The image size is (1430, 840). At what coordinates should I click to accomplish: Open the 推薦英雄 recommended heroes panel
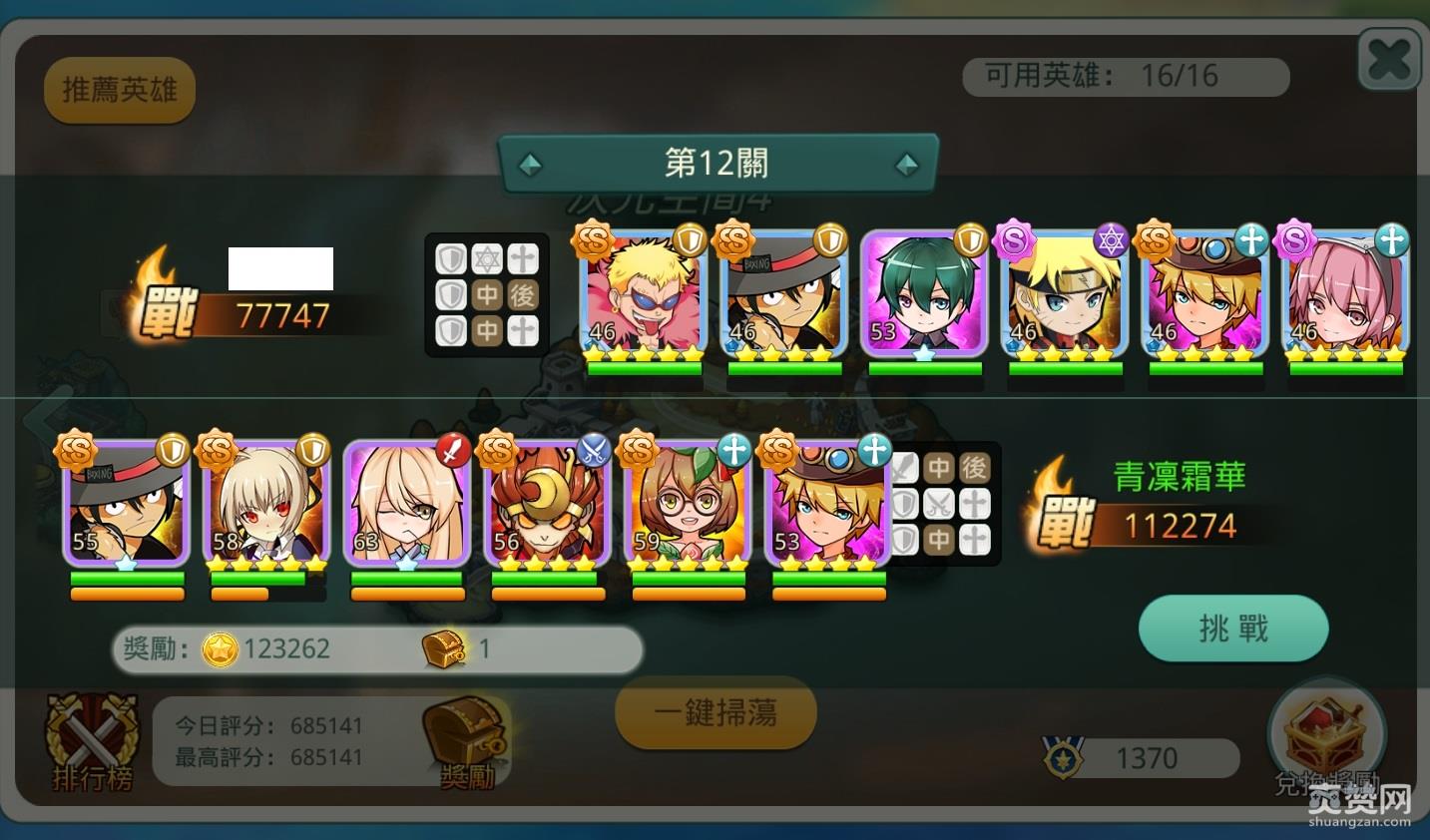[119, 89]
